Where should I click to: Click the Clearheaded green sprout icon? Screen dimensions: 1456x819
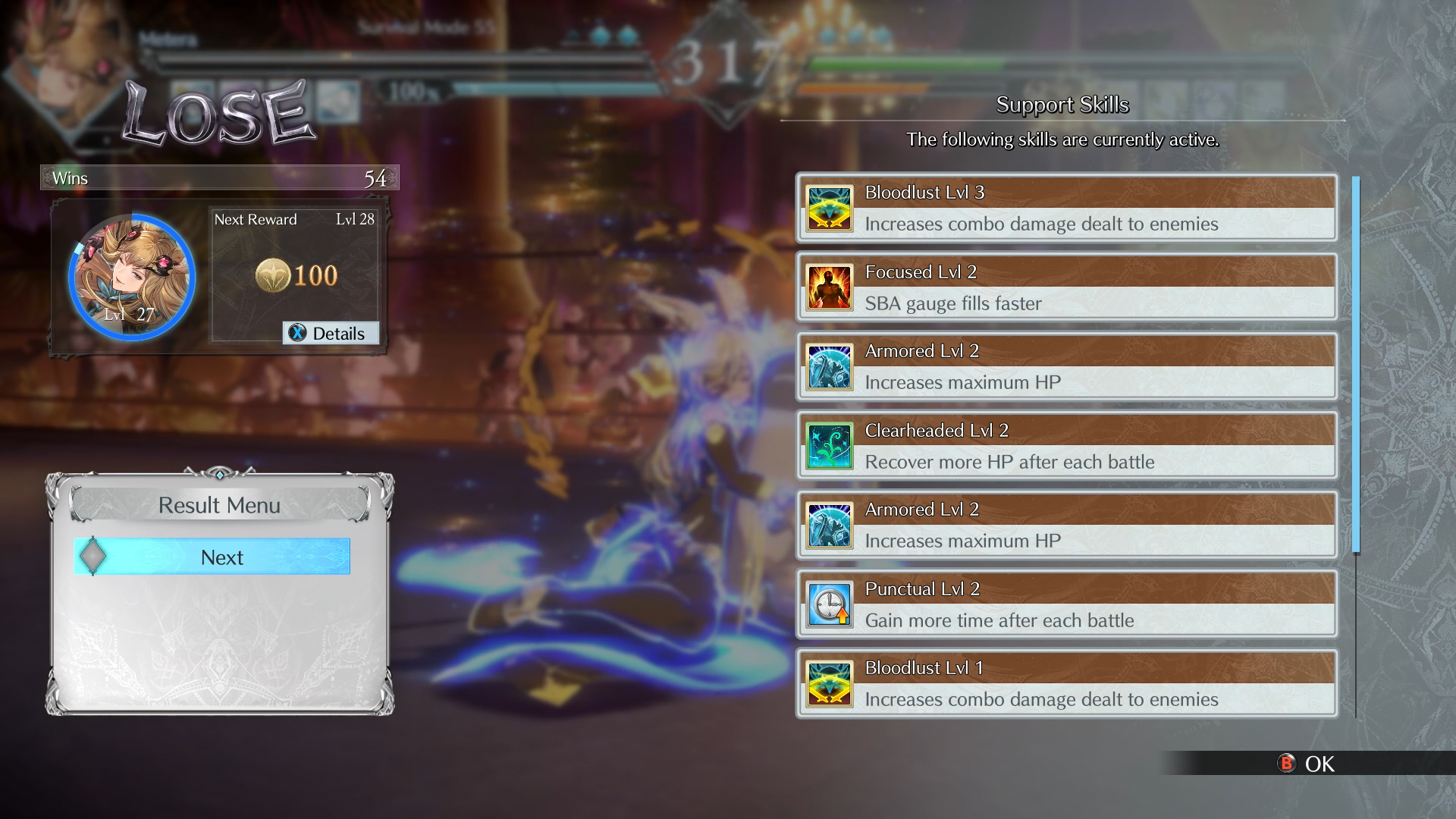(829, 447)
